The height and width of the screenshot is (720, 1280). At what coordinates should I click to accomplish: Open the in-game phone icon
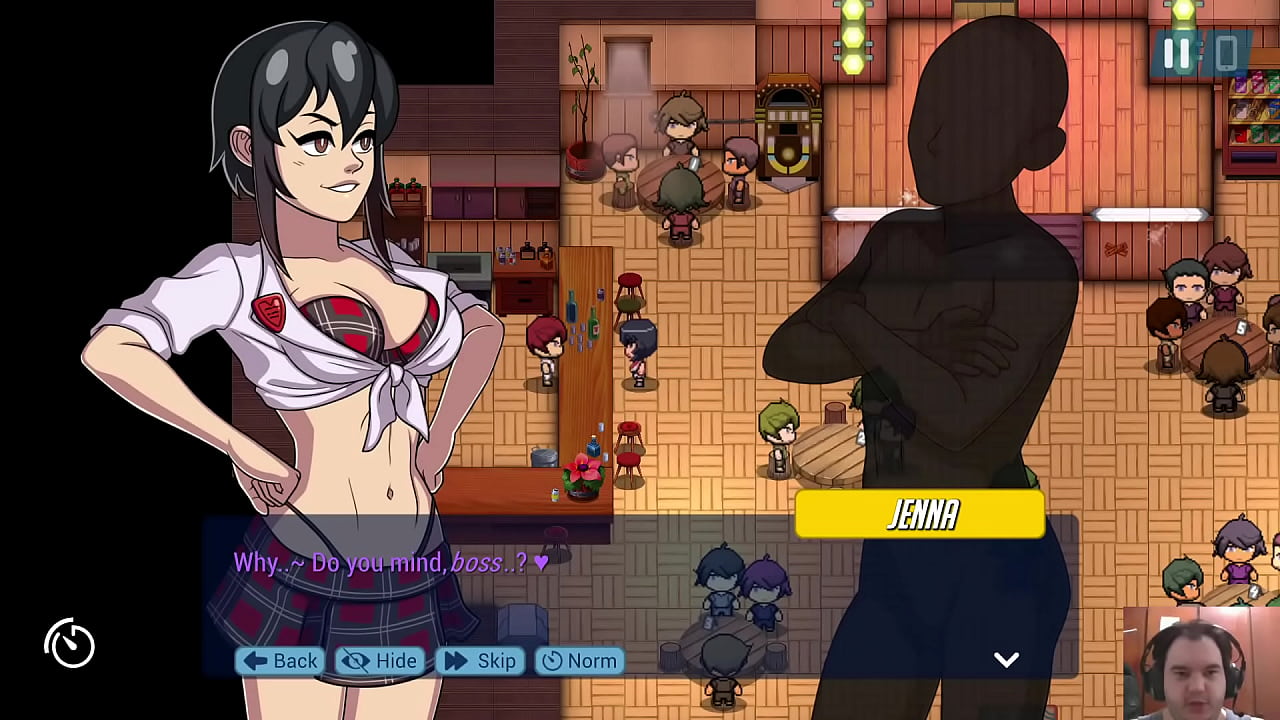[1226, 55]
